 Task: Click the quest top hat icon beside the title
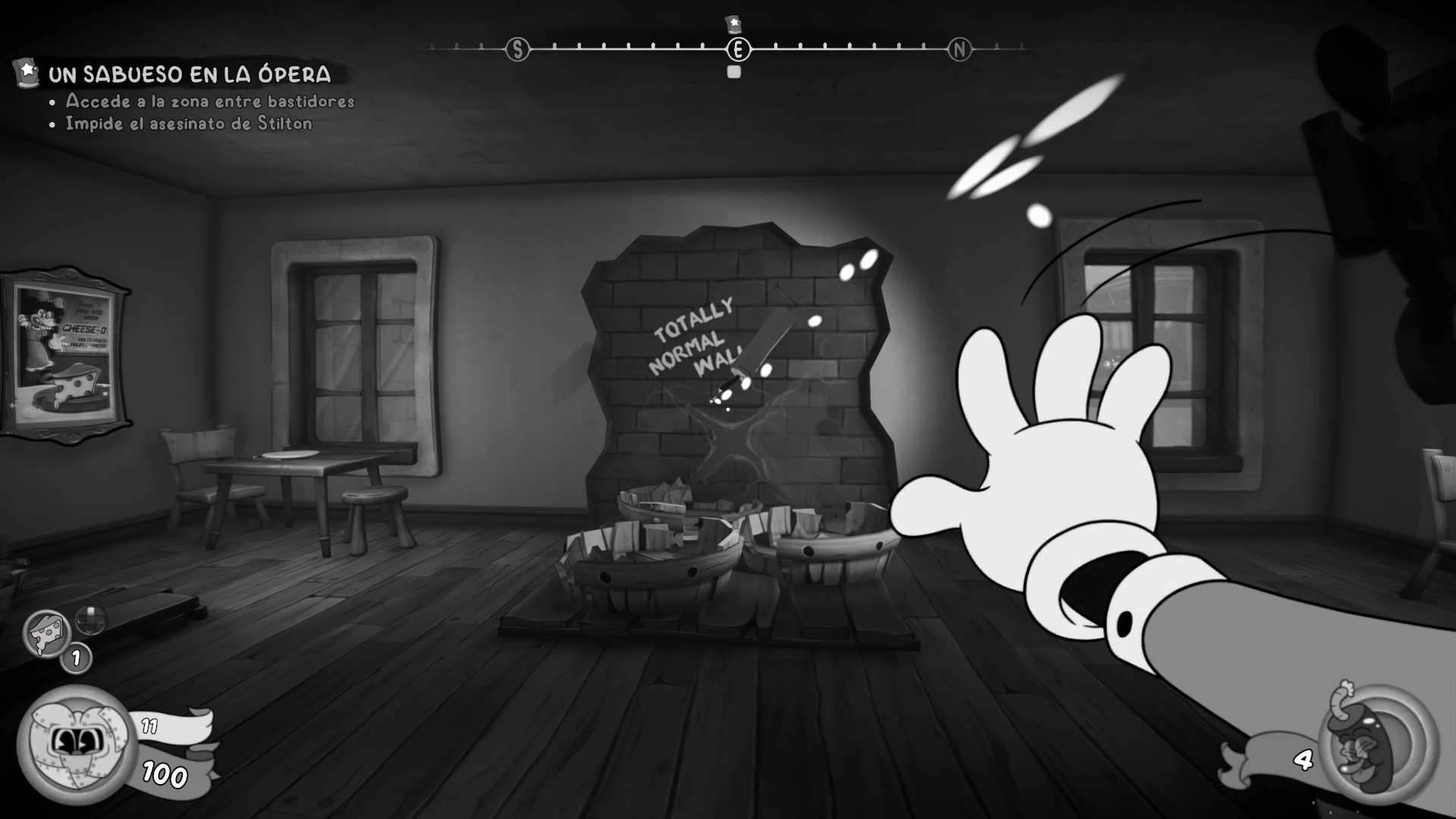(27, 73)
